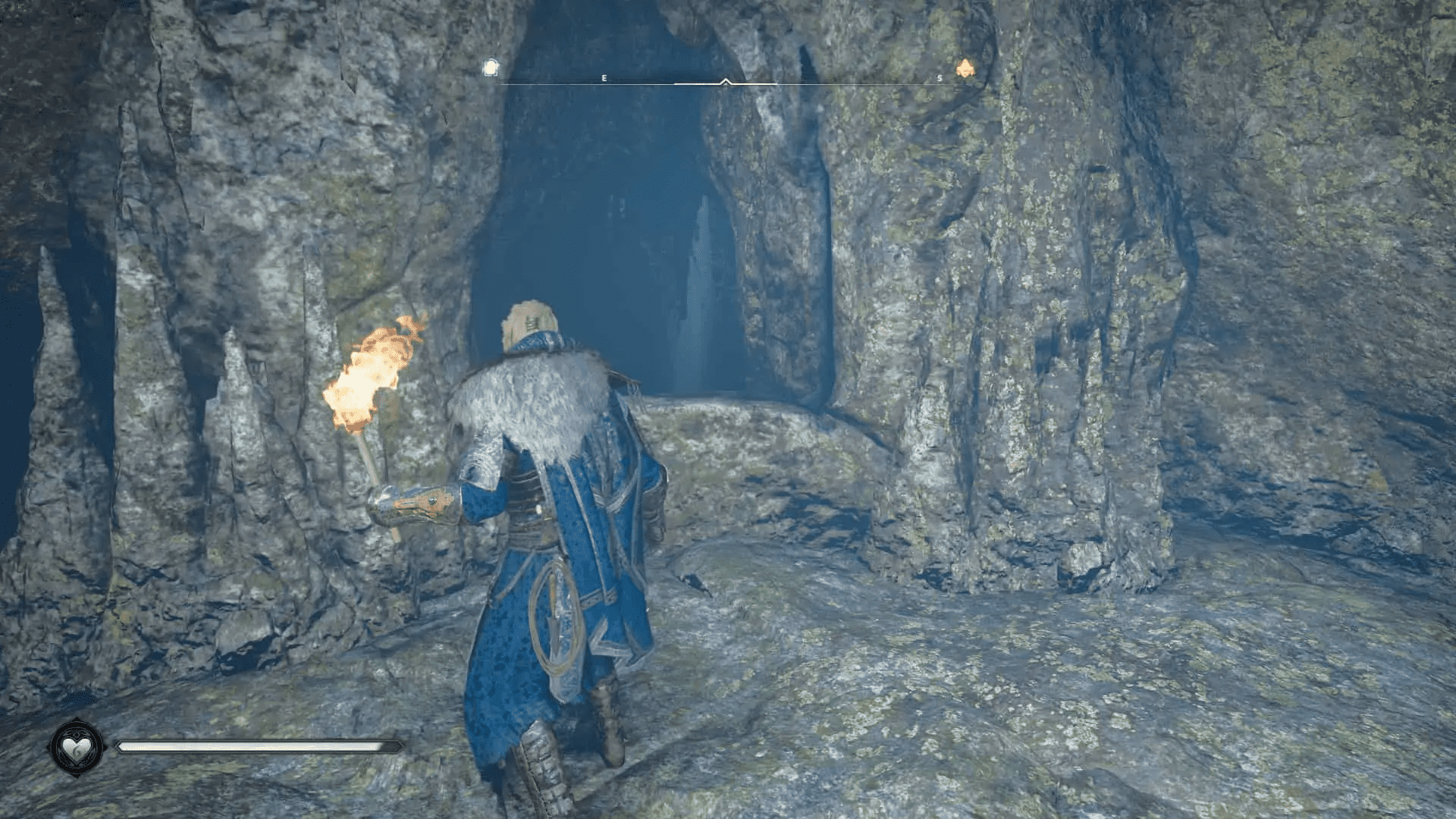This screenshot has height=819, width=1456.
Task: Click the heart-shaped health rations icon
Action: tap(76, 747)
